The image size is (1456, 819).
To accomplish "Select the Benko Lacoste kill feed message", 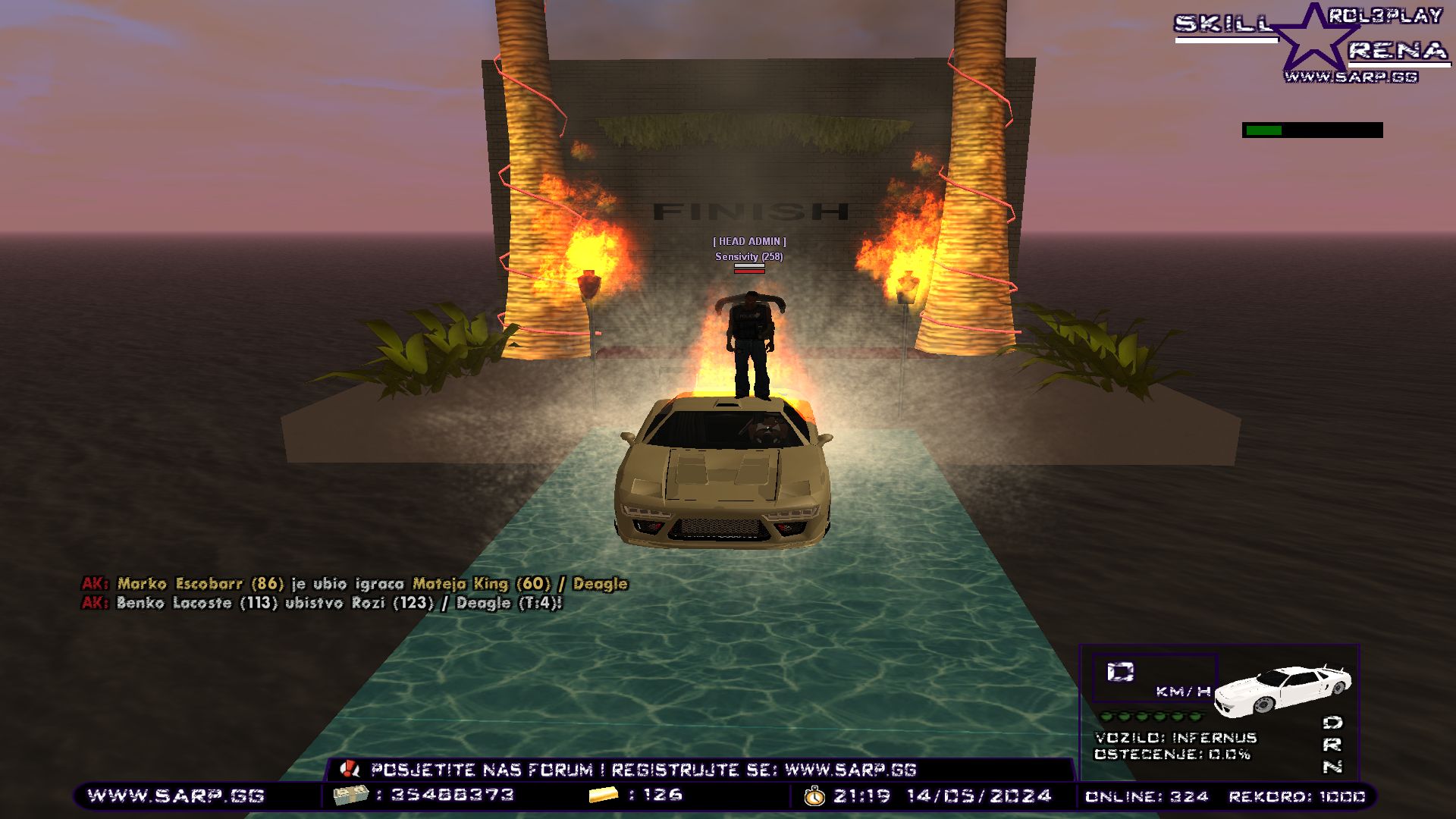I will pos(322,603).
